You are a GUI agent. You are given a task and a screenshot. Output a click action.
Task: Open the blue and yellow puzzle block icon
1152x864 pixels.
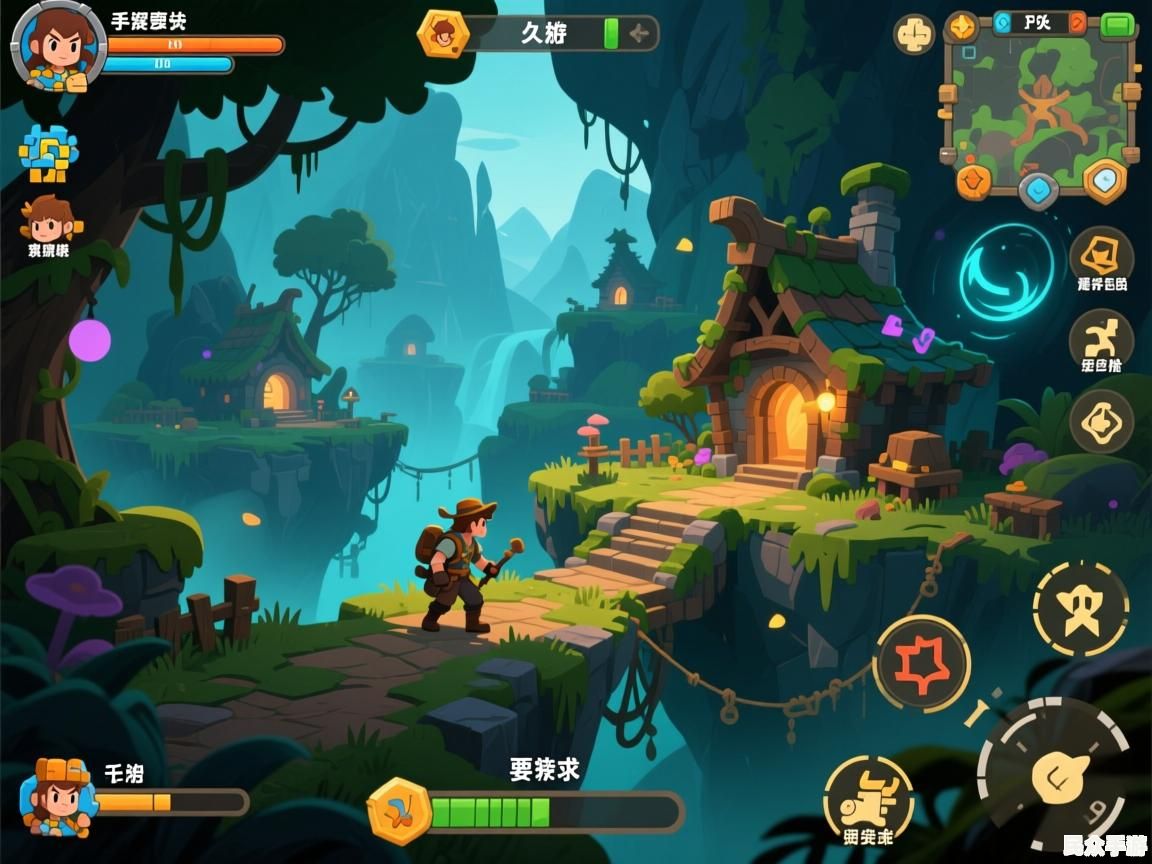[x=47, y=153]
